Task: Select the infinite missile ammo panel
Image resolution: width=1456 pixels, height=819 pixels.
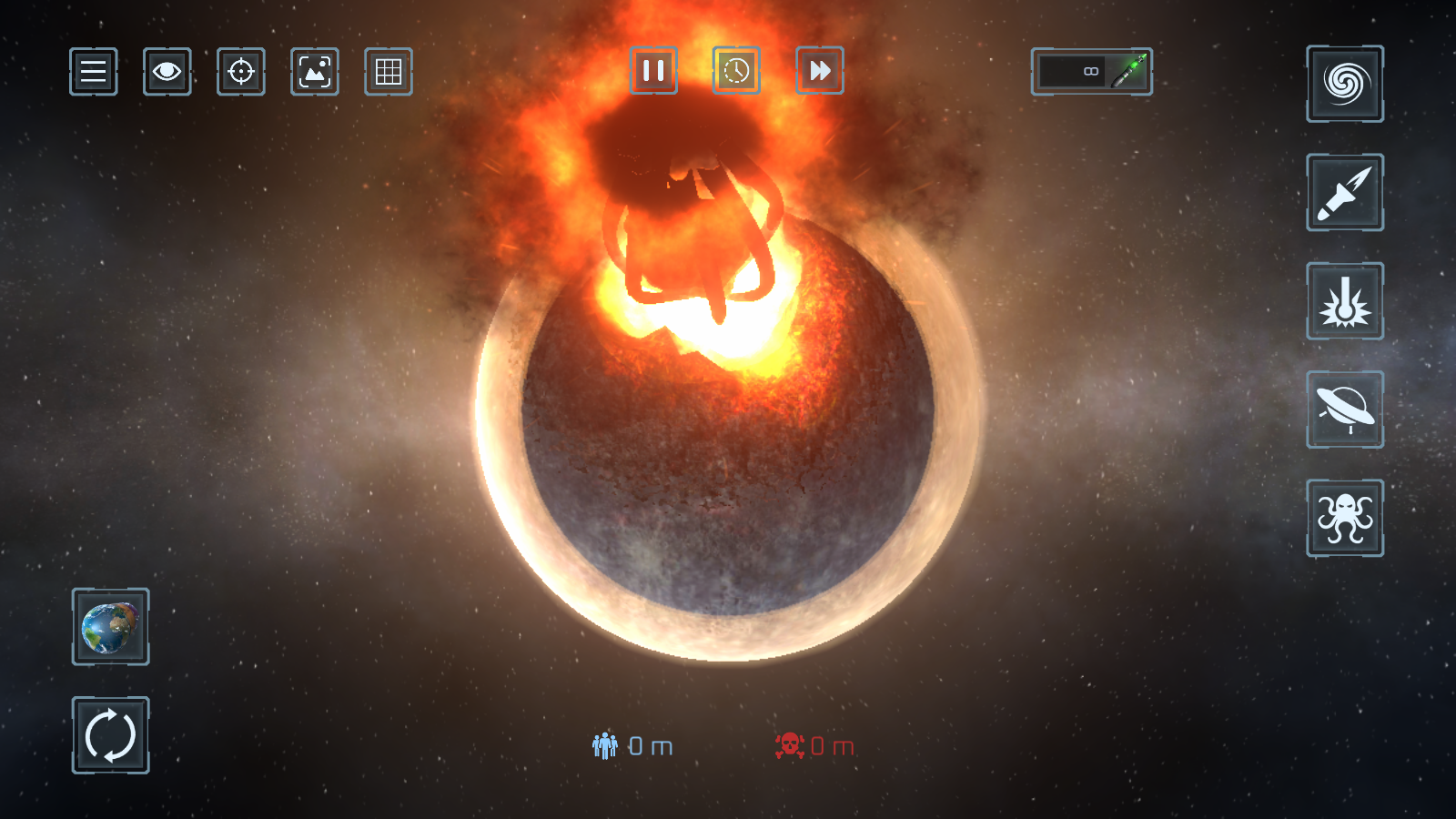Action: click(1091, 71)
